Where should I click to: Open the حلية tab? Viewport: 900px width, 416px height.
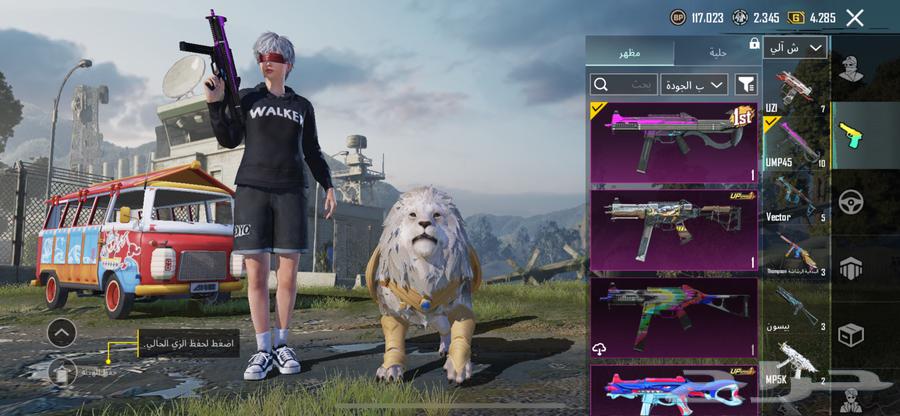(713, 52)
